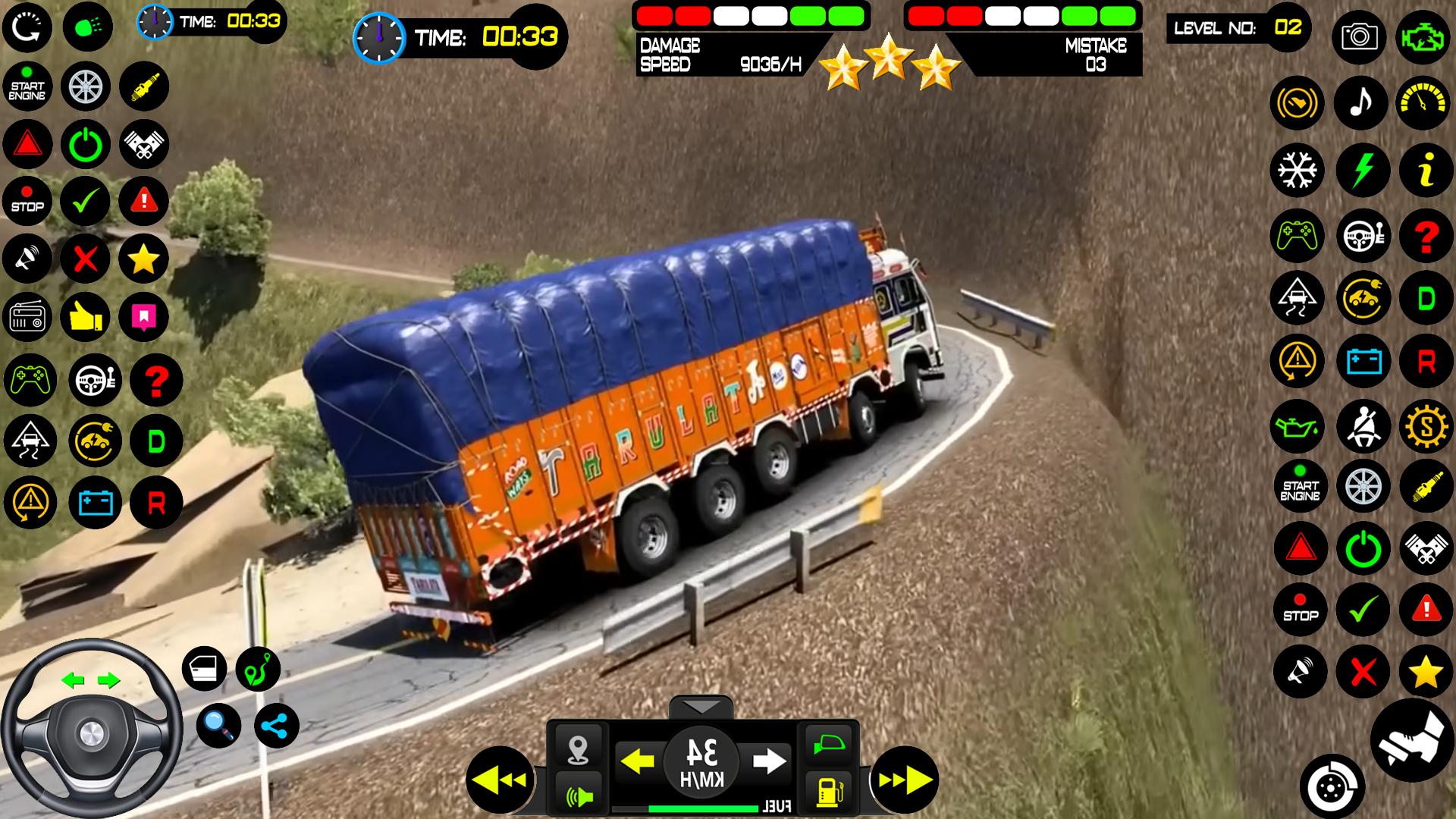Open the truck door button

tap(205, 669)
